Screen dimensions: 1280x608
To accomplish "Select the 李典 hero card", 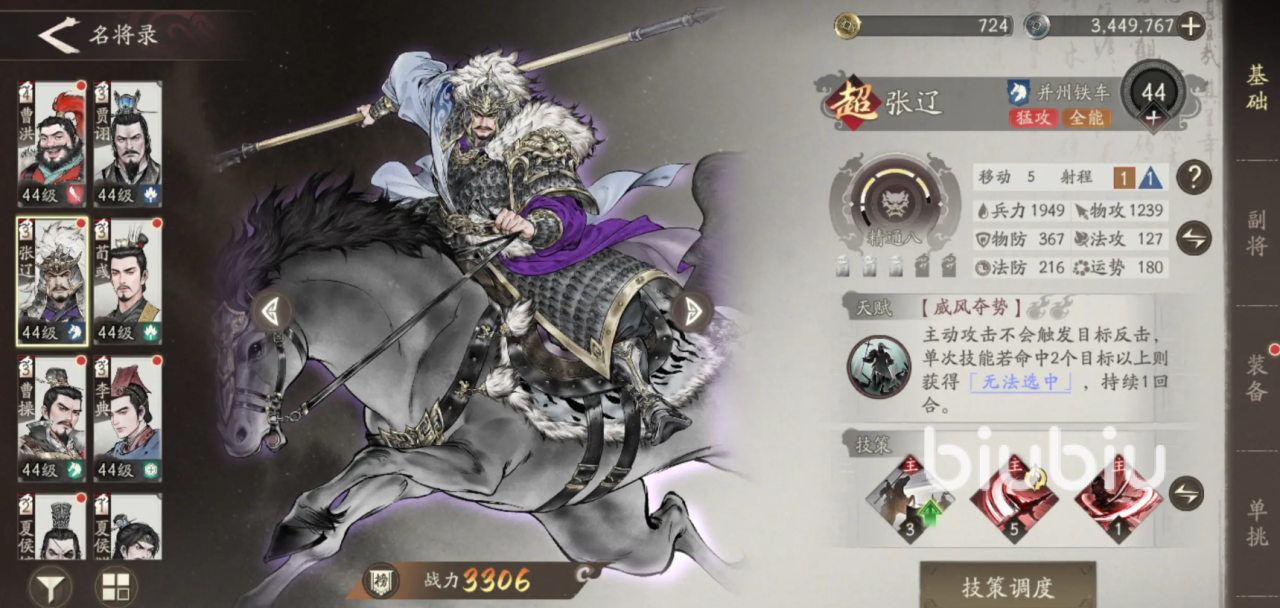I will coord(129,418).
